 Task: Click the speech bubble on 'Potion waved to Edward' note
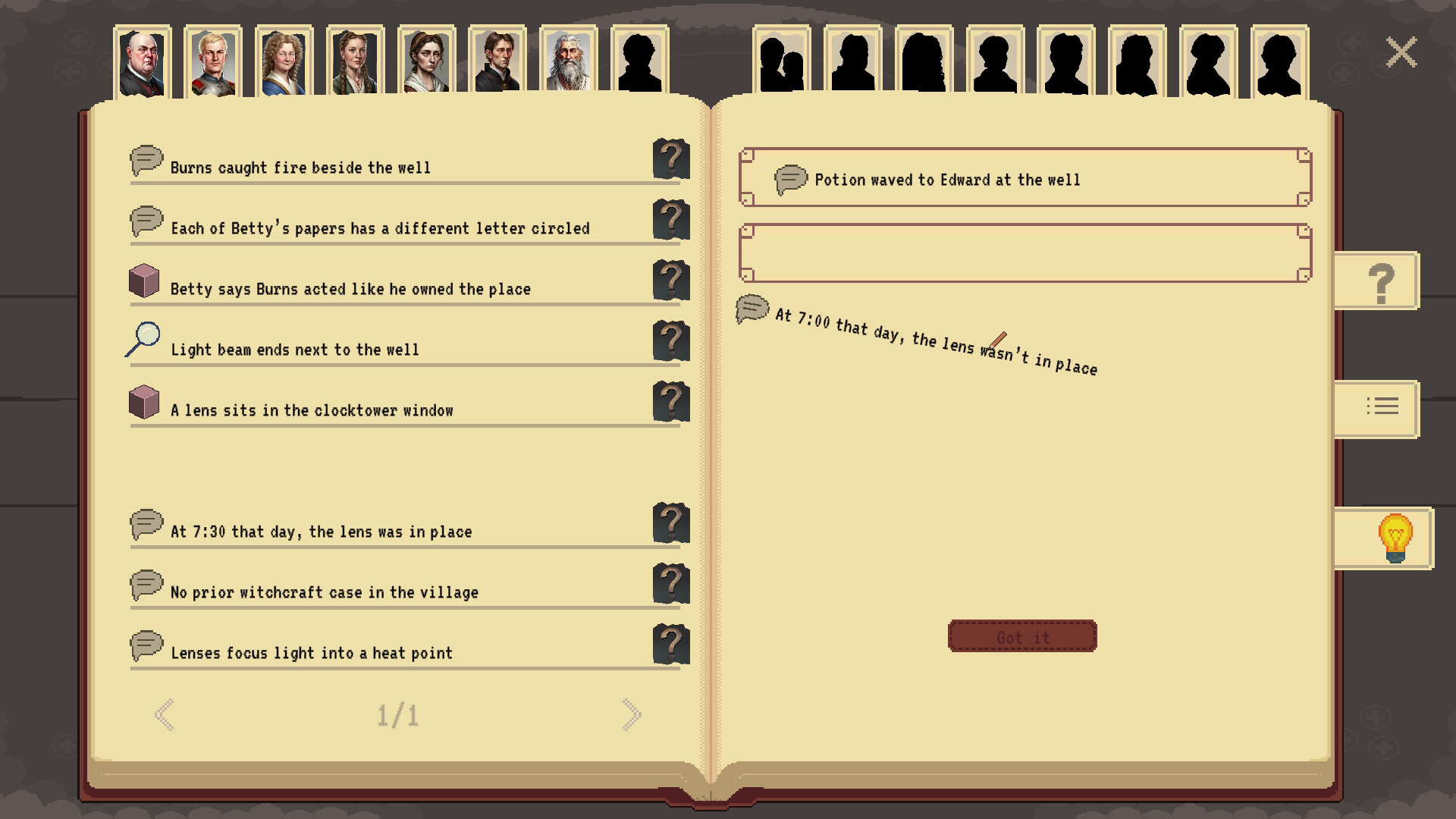click(789, 179)
